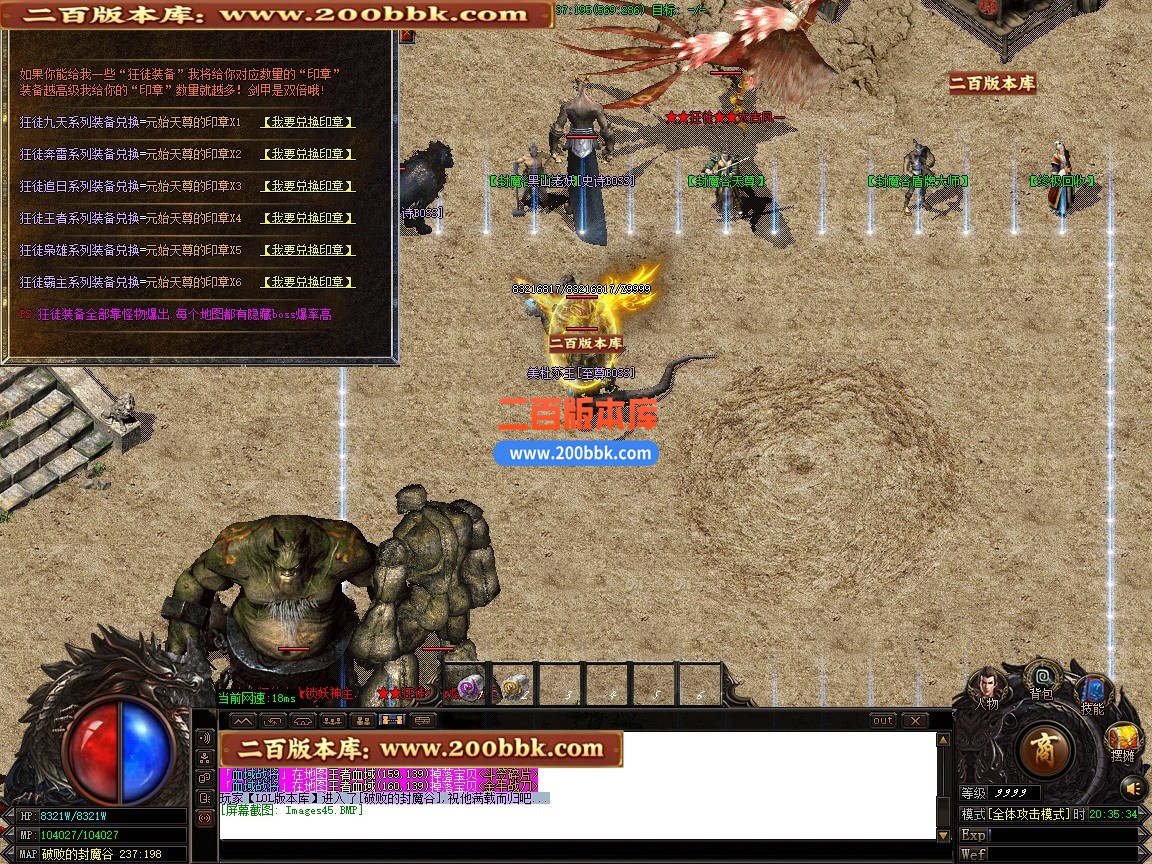Close the NPC exchange dialog
The image size is (1152, 864).
click(406, 36)
